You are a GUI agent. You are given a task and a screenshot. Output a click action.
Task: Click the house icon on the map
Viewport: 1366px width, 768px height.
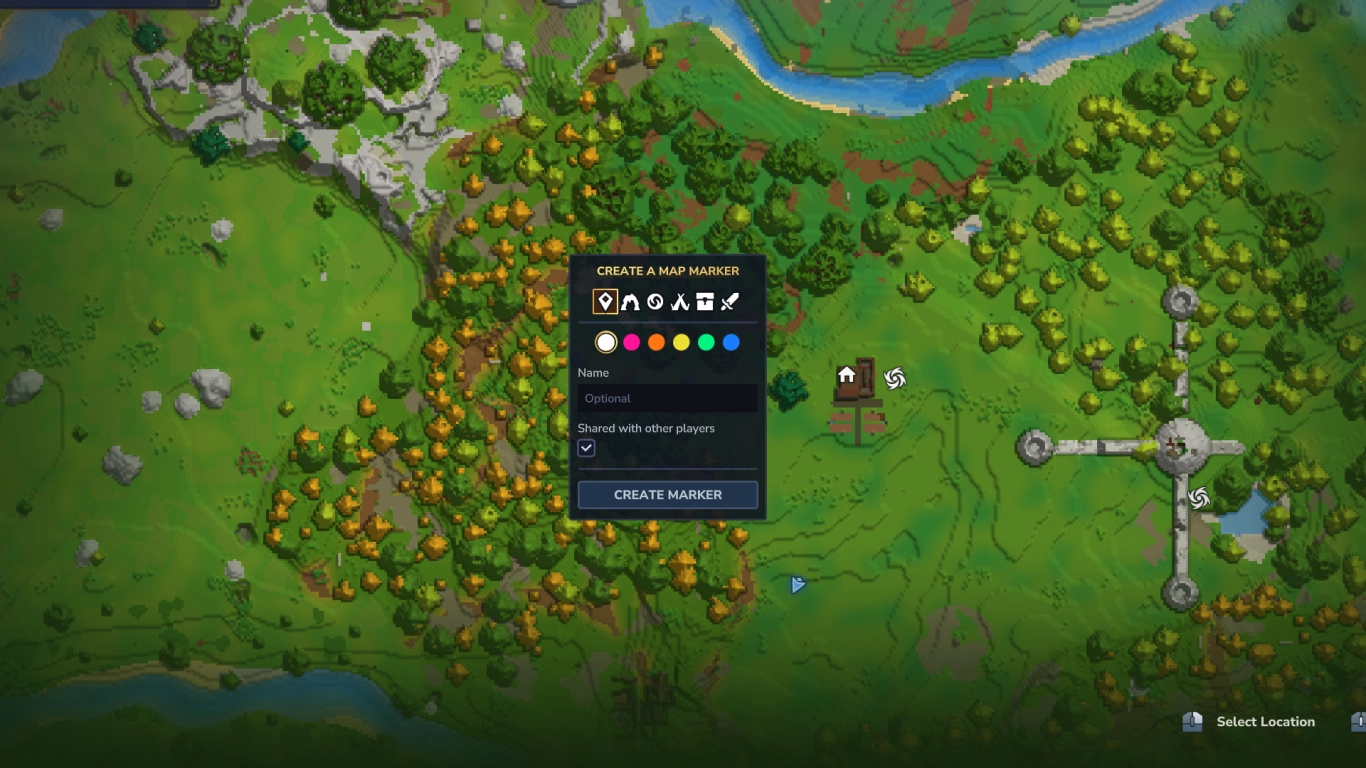click(x=846, y=376)
